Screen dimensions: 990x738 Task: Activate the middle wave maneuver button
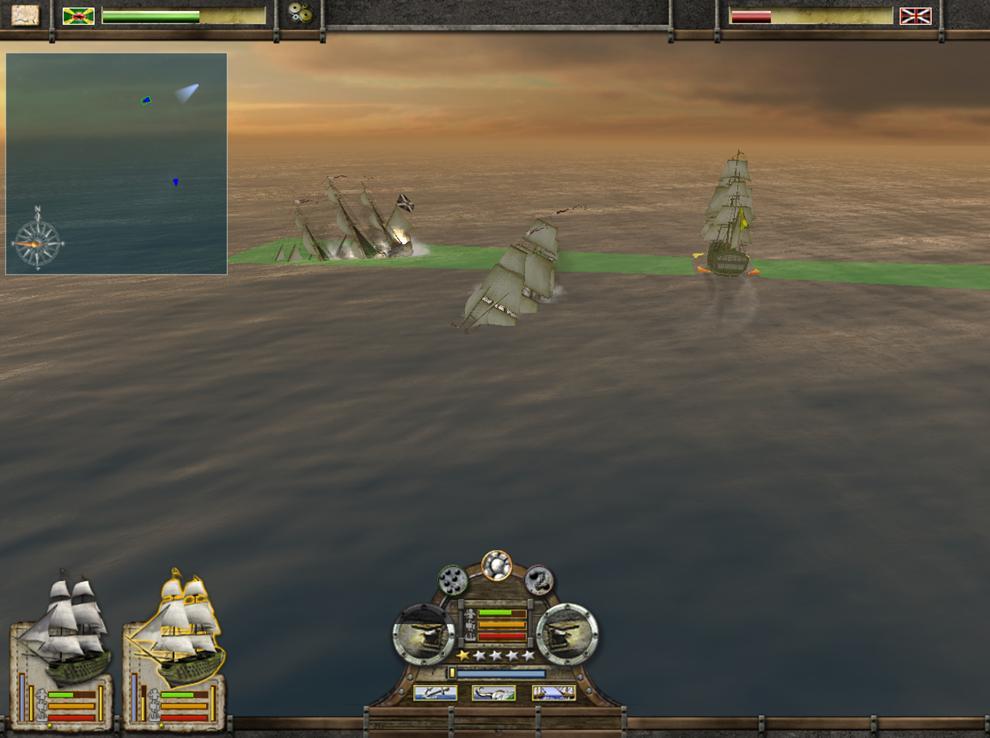pos(494,692)
